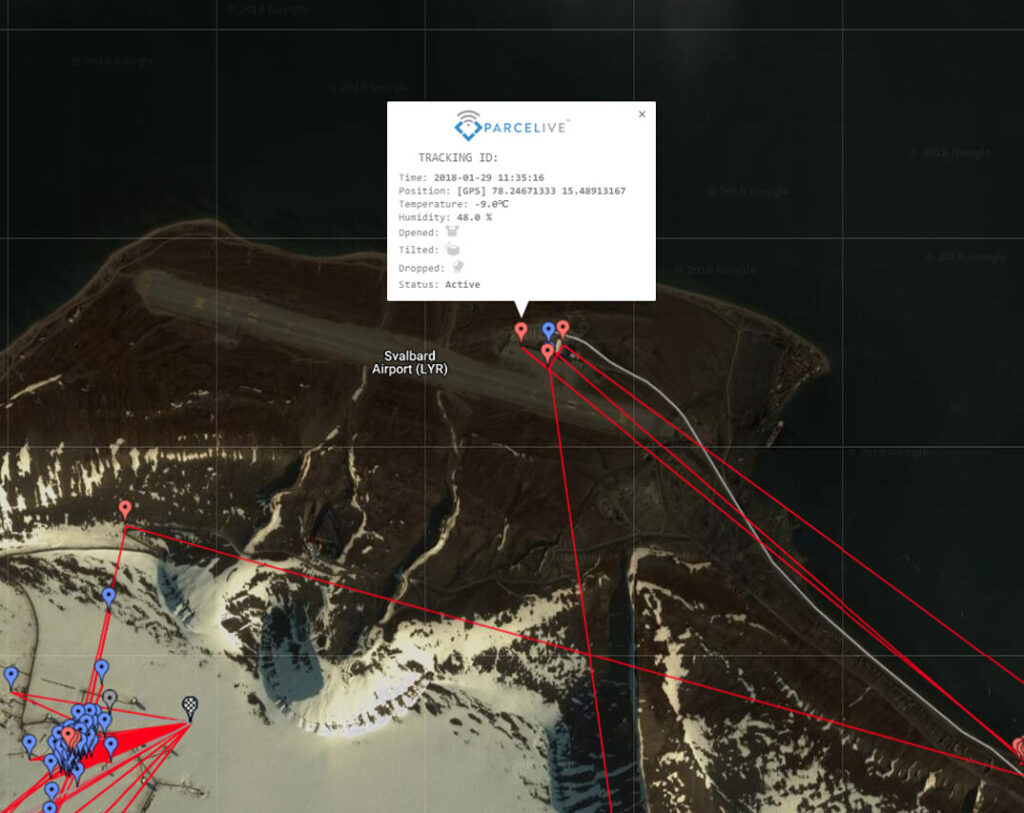Viewport: 1024px width, 813px height.
Task: Select the red marker the popup points to
Action: (x=520, y=330)
